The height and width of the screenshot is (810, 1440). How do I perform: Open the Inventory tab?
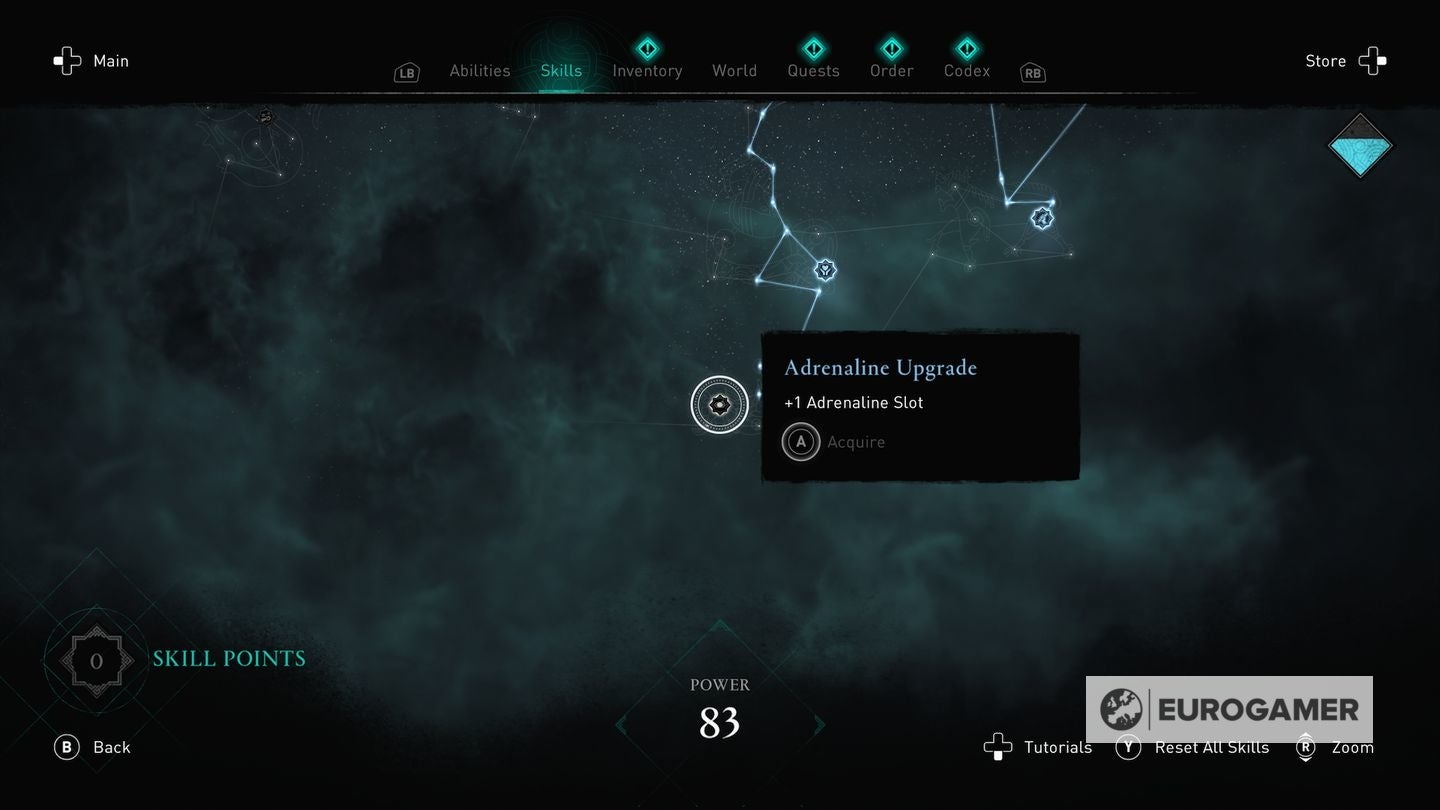point(647,71)
